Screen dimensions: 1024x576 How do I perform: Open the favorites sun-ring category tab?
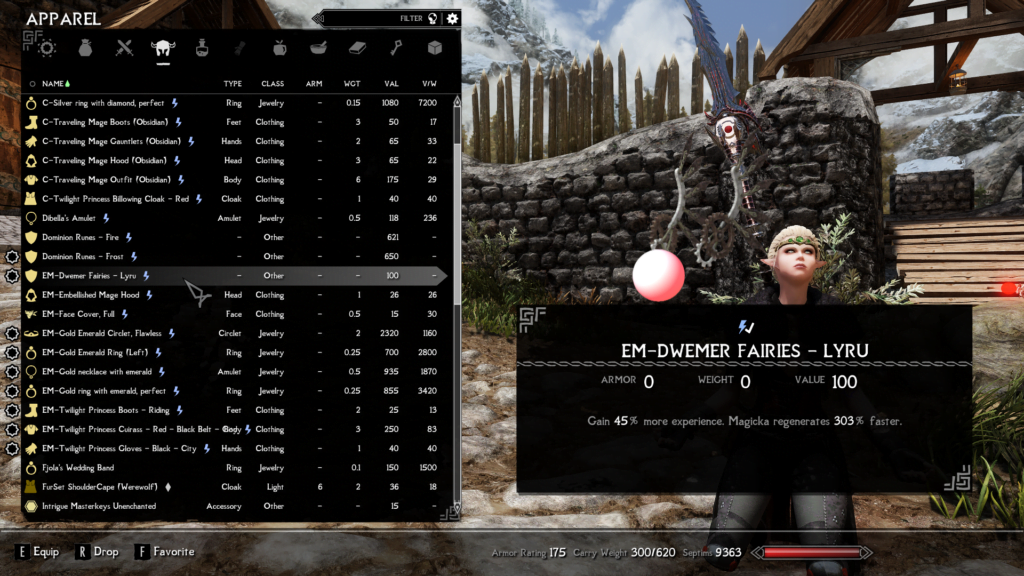pos(46,47)
